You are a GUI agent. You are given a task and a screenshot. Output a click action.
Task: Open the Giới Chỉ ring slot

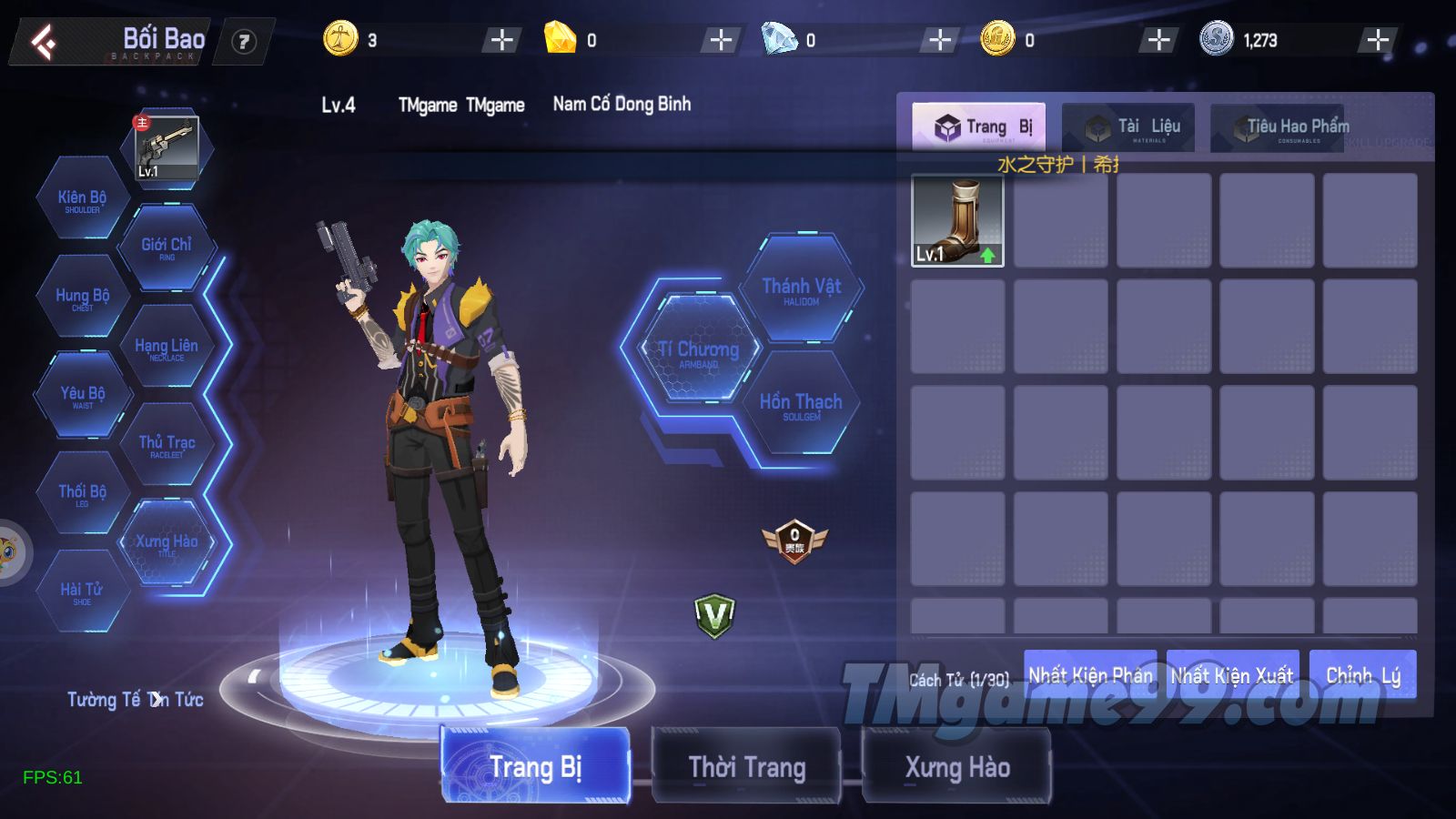(167, 247)
